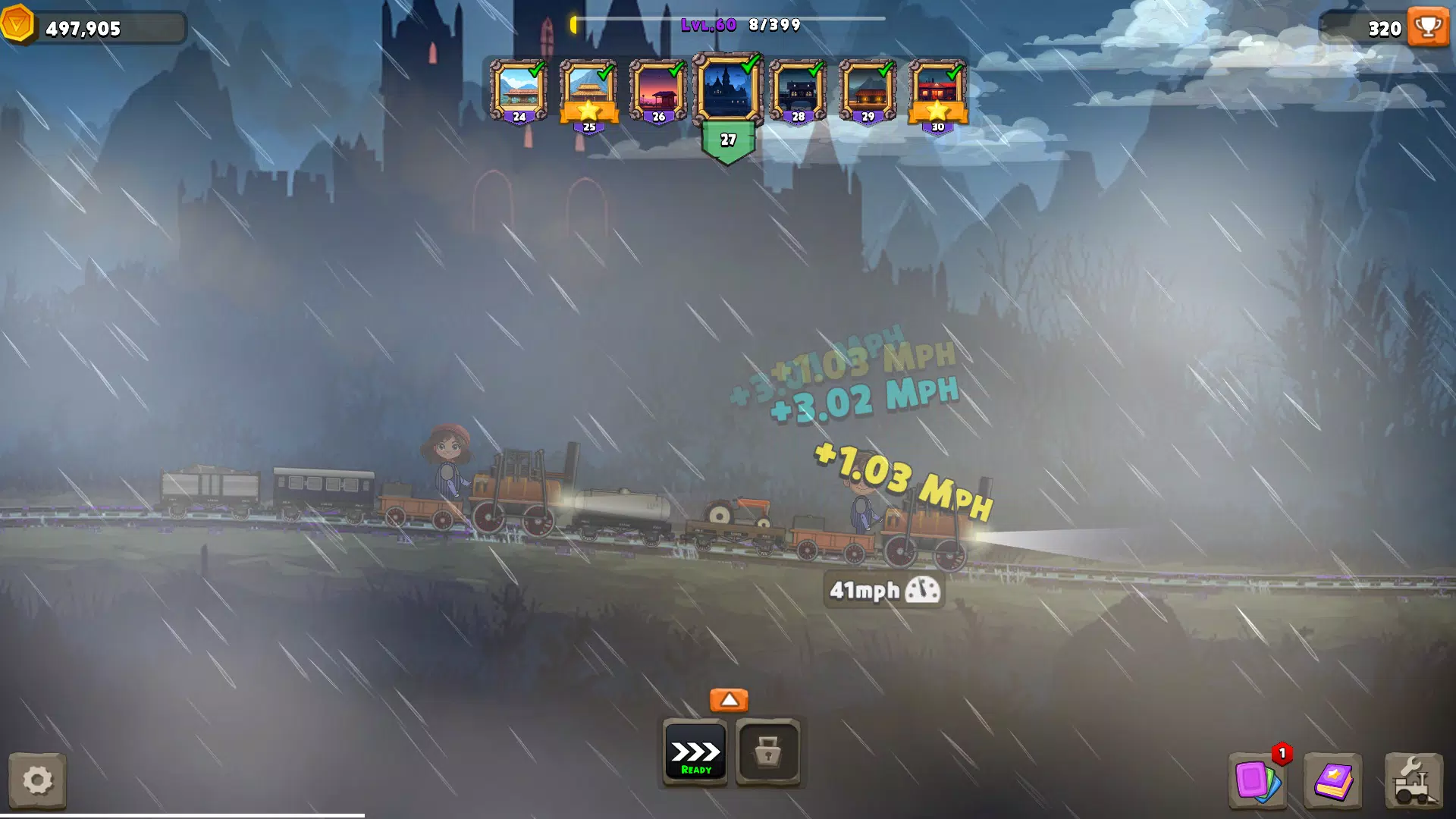
Task: Click the Lvl.60 progress bar
Action: click(x=728, y=23)
